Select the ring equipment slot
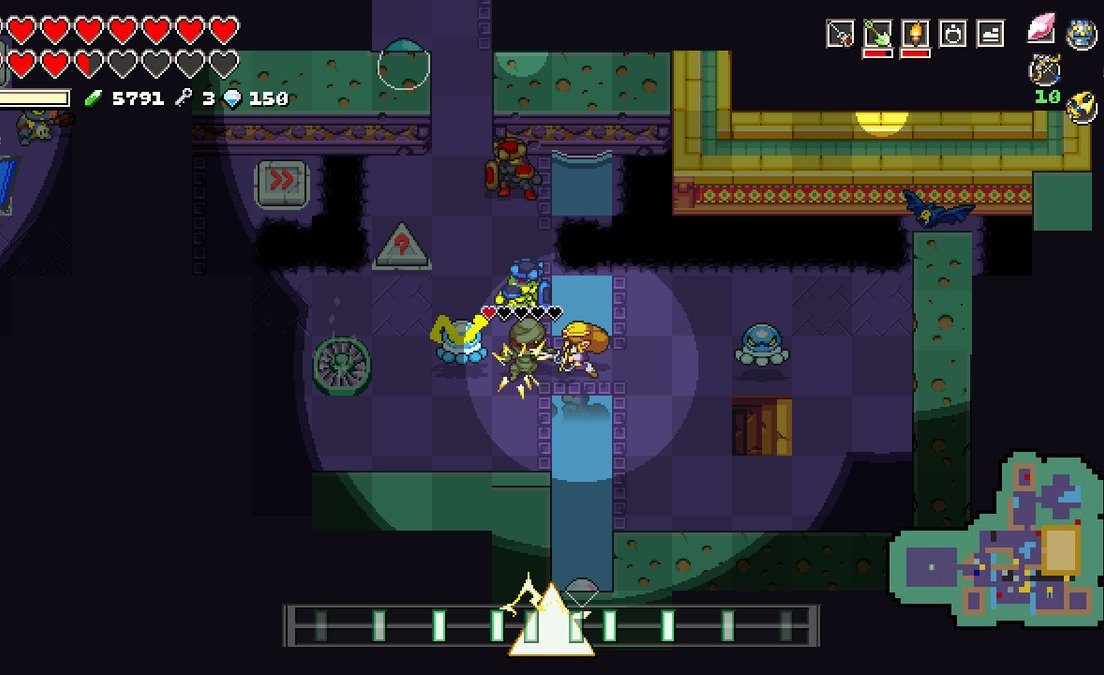 pos(953,33)
